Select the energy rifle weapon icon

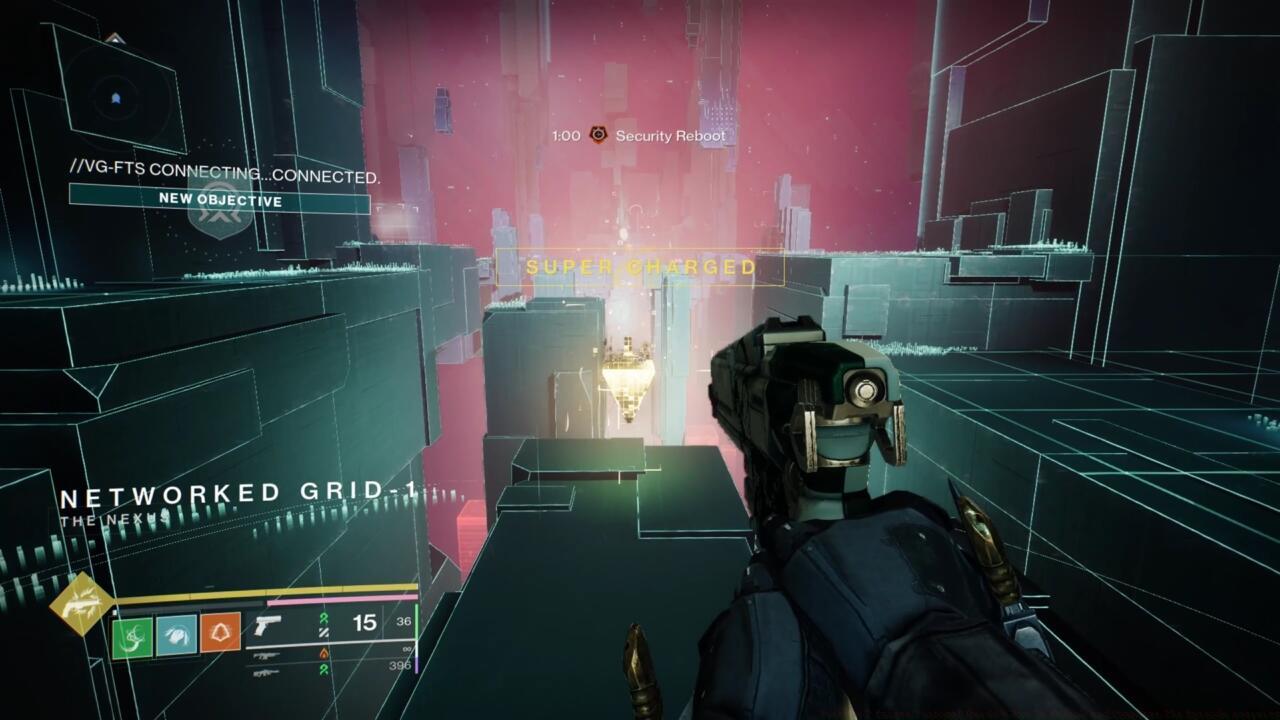click(x=266, y=654)
